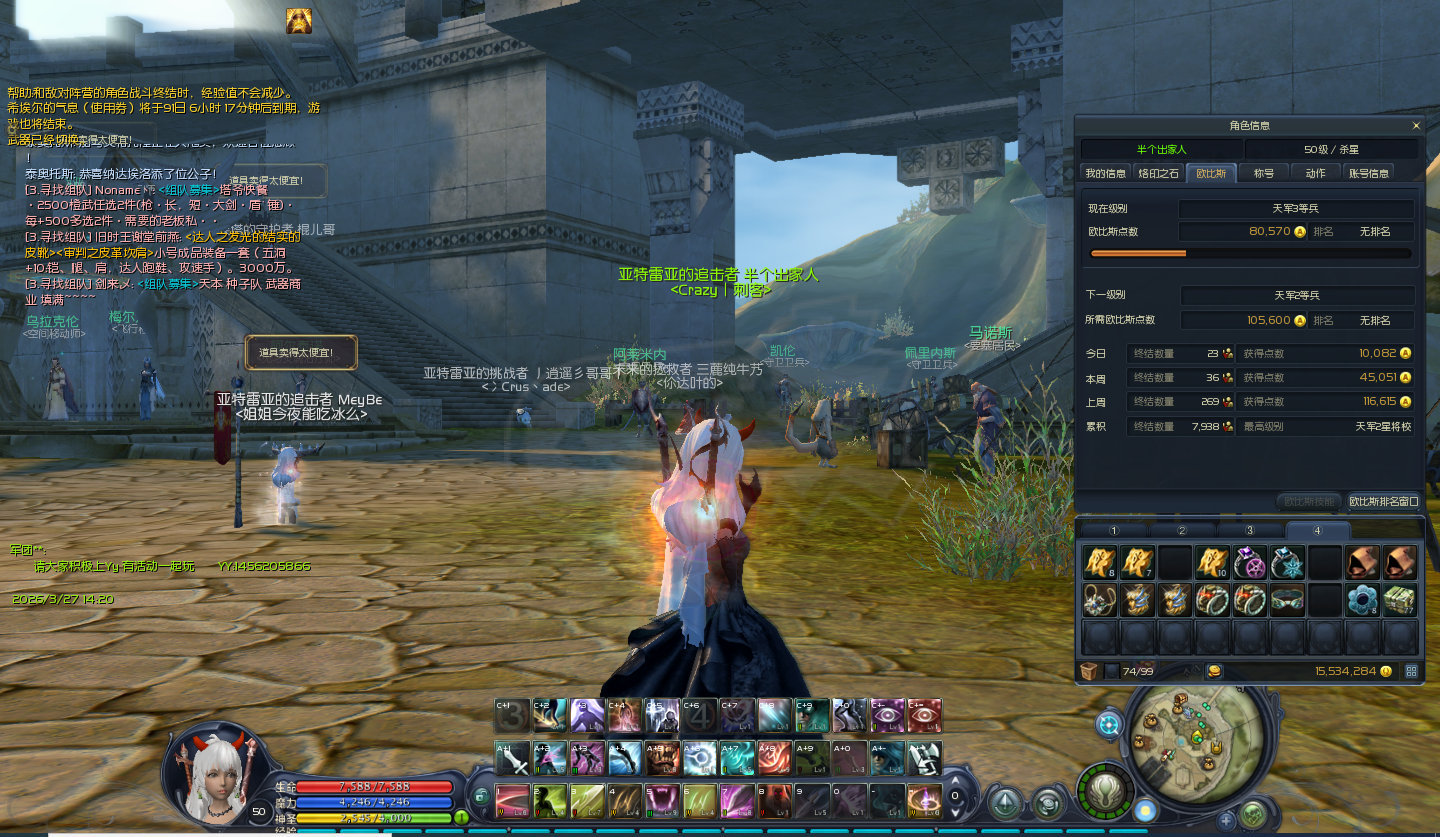Switch to inventory bag tab 1

1114,530
